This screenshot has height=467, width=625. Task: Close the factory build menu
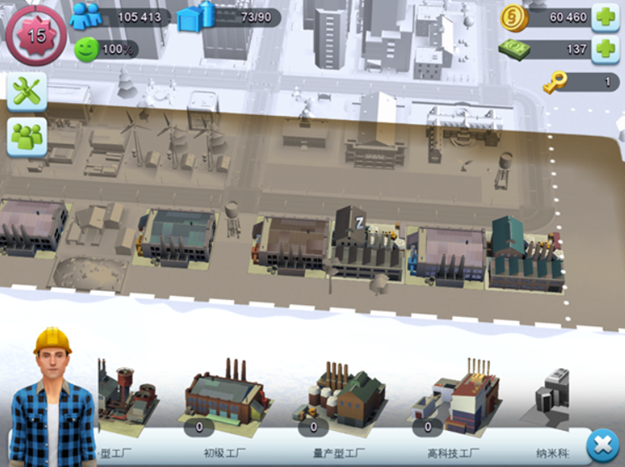click(601, 443)
